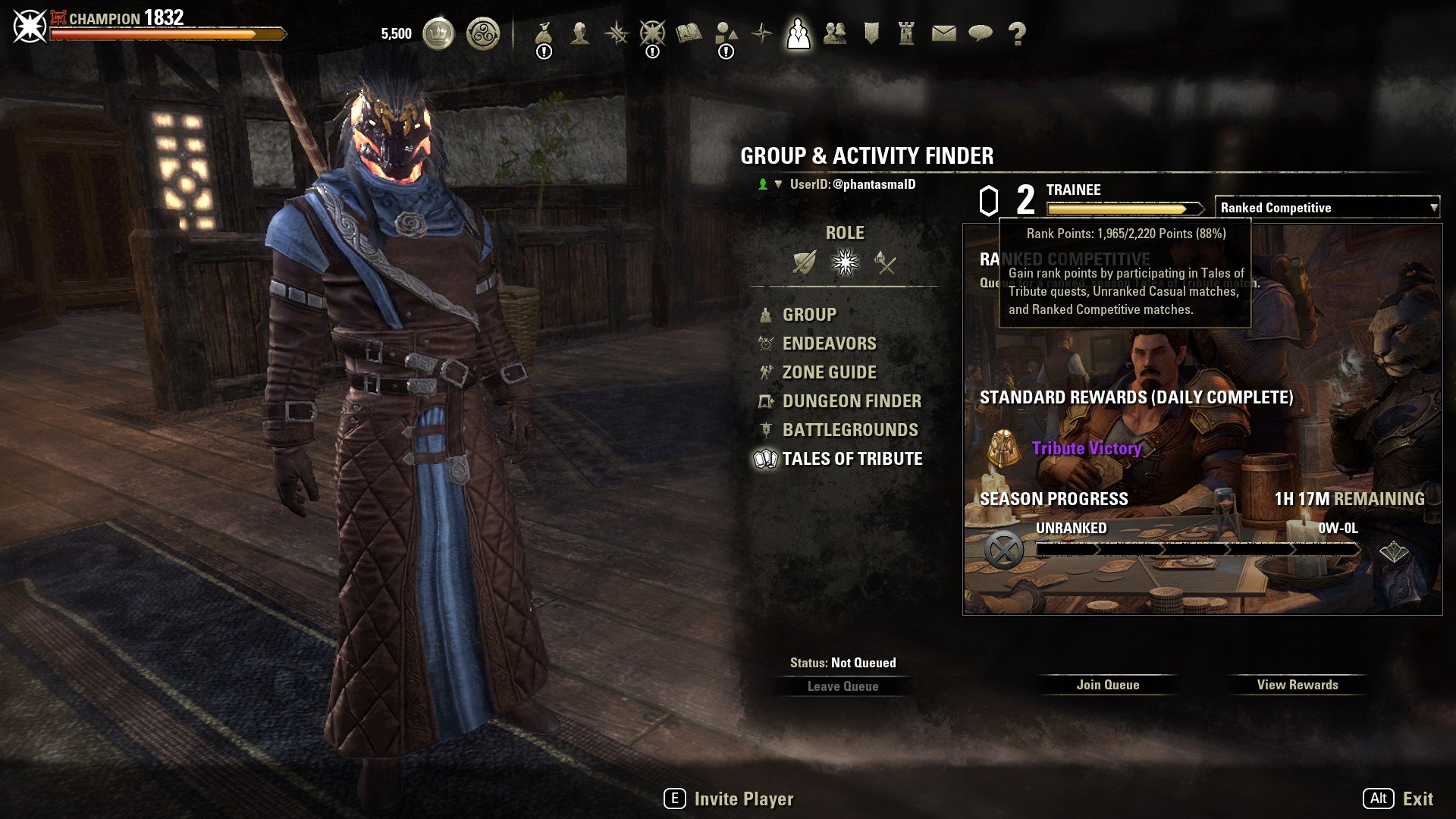The height and width of the screenshot is (819, 1456).
Task: Select the Group menu entry
Action: click(809, 315)
